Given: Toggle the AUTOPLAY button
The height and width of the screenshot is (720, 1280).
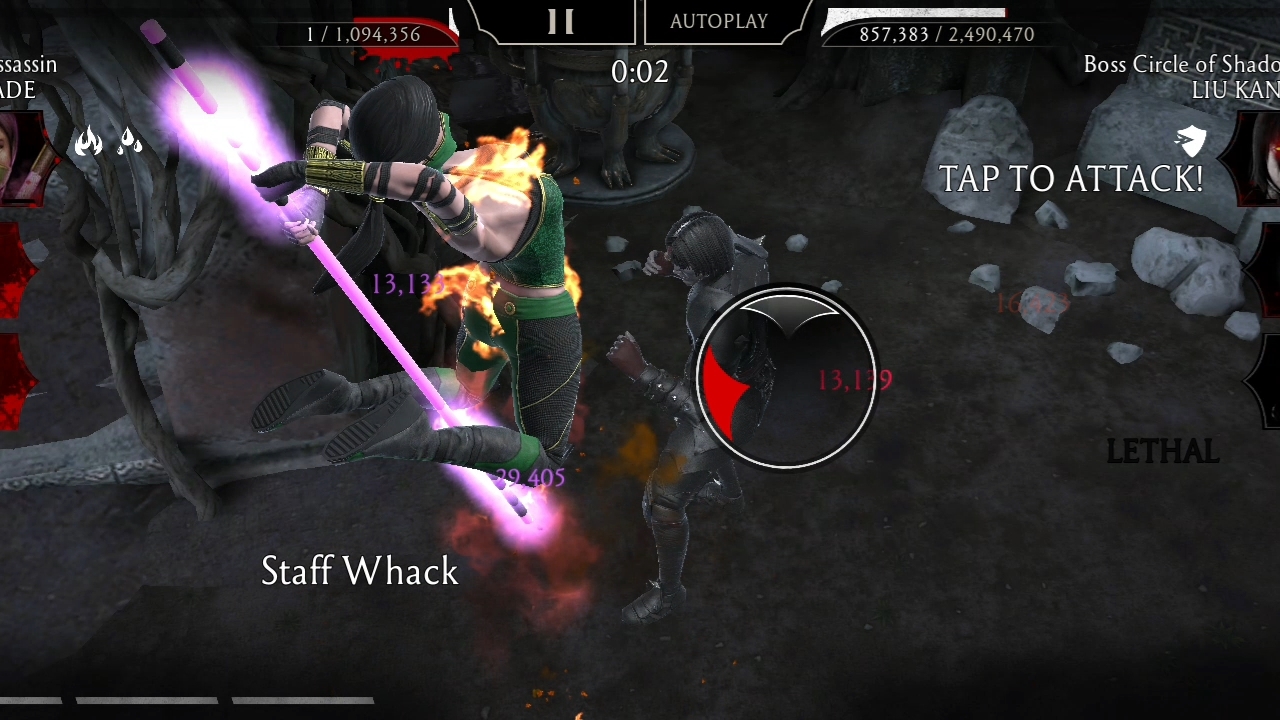Looking at the screenshot, I should pos(719,22).
